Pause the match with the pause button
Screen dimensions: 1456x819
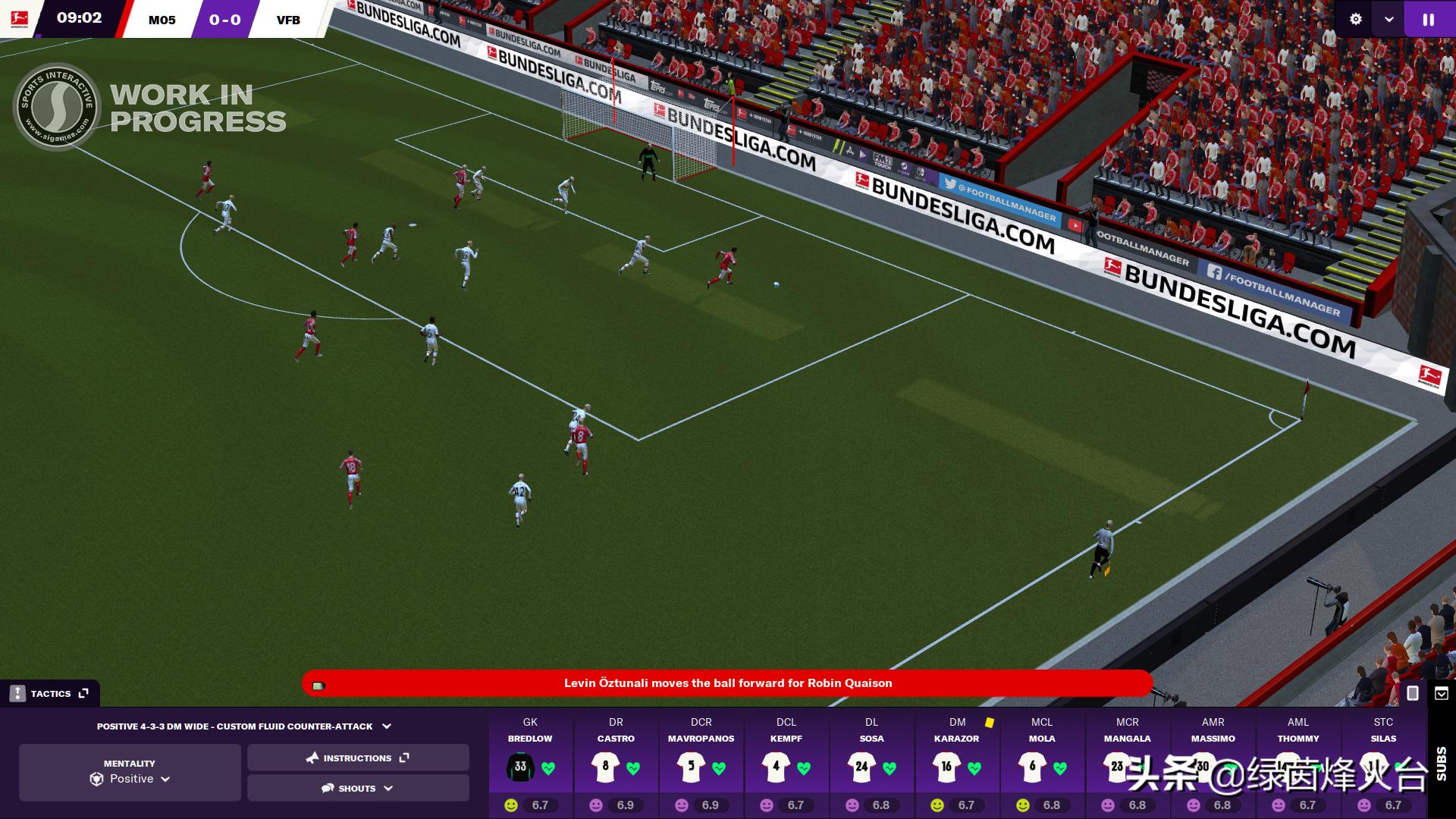(1429, 20)
